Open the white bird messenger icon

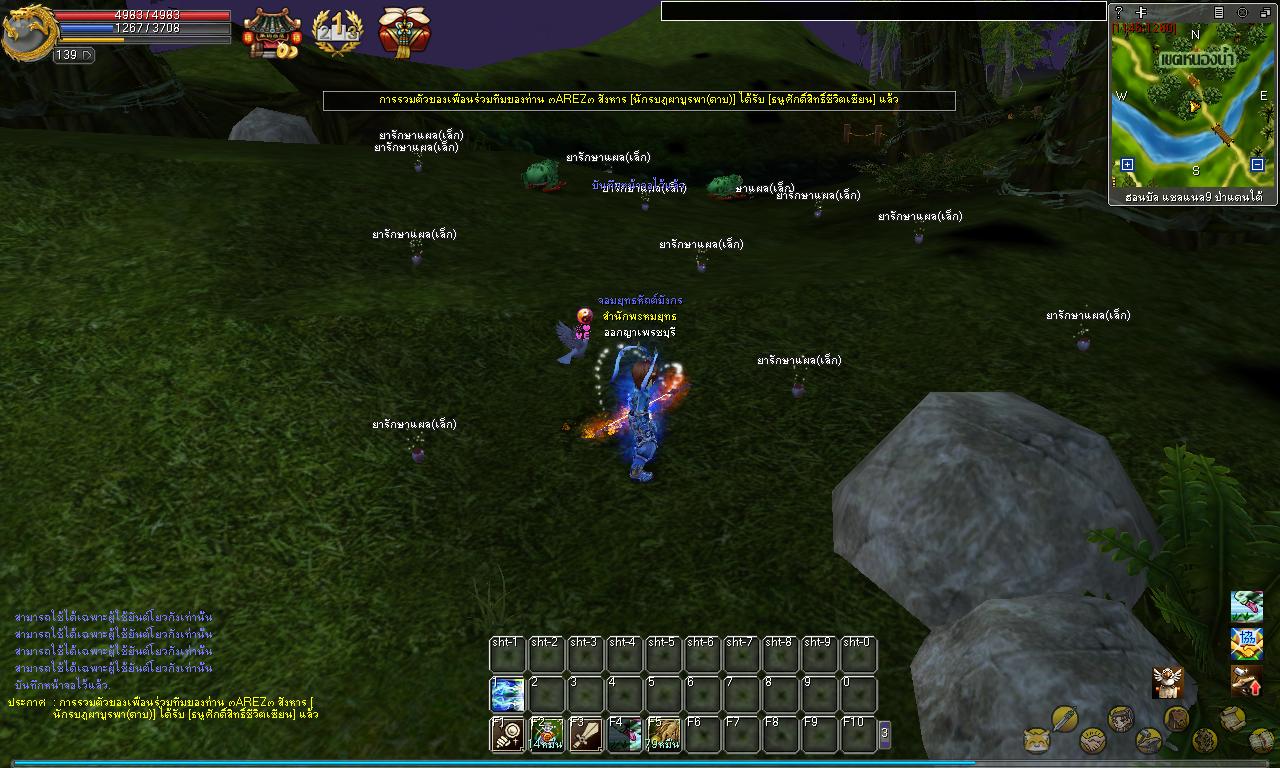(1167, 681)
